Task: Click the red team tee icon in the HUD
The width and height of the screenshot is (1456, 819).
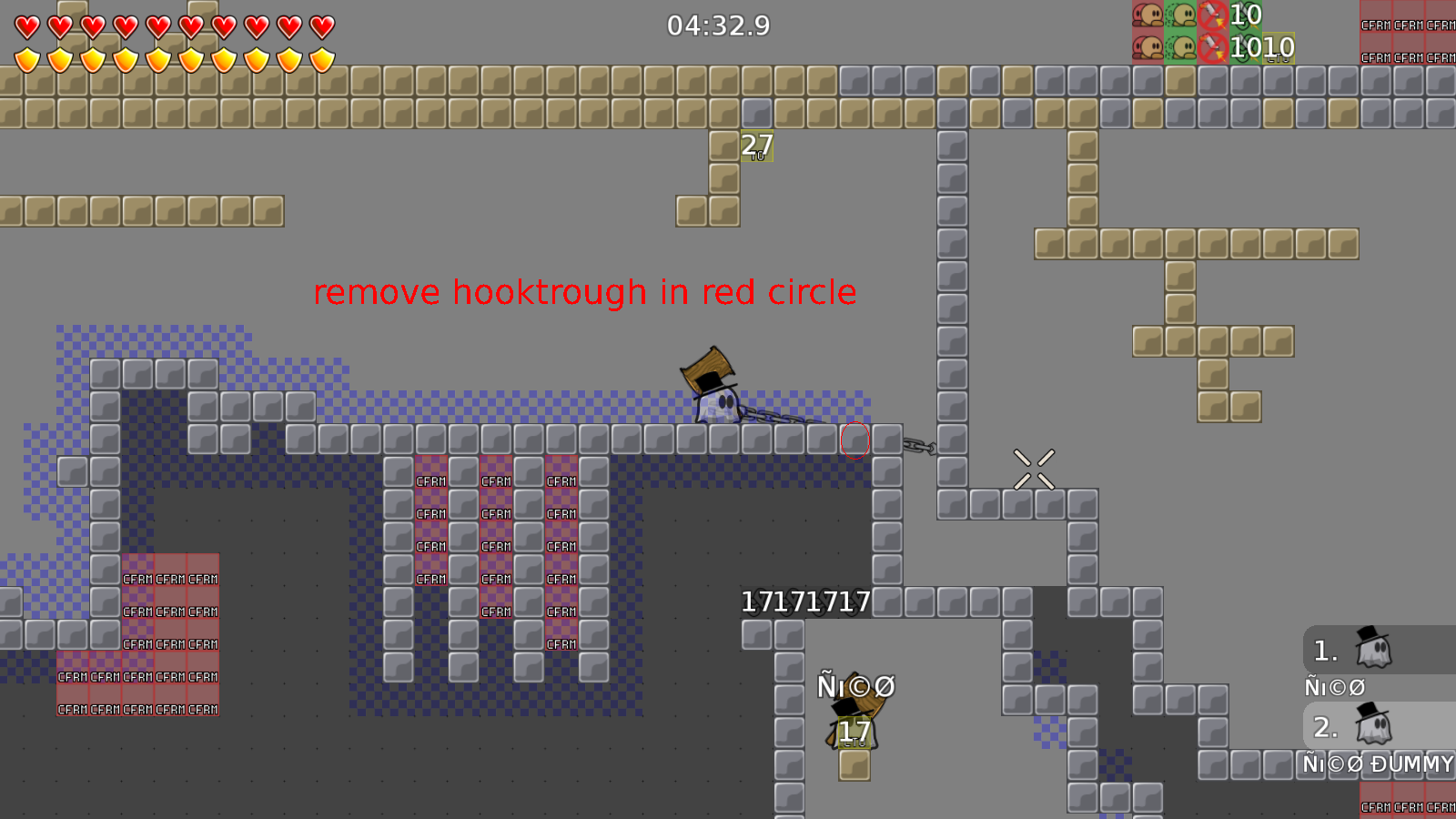Action: 1147,16
